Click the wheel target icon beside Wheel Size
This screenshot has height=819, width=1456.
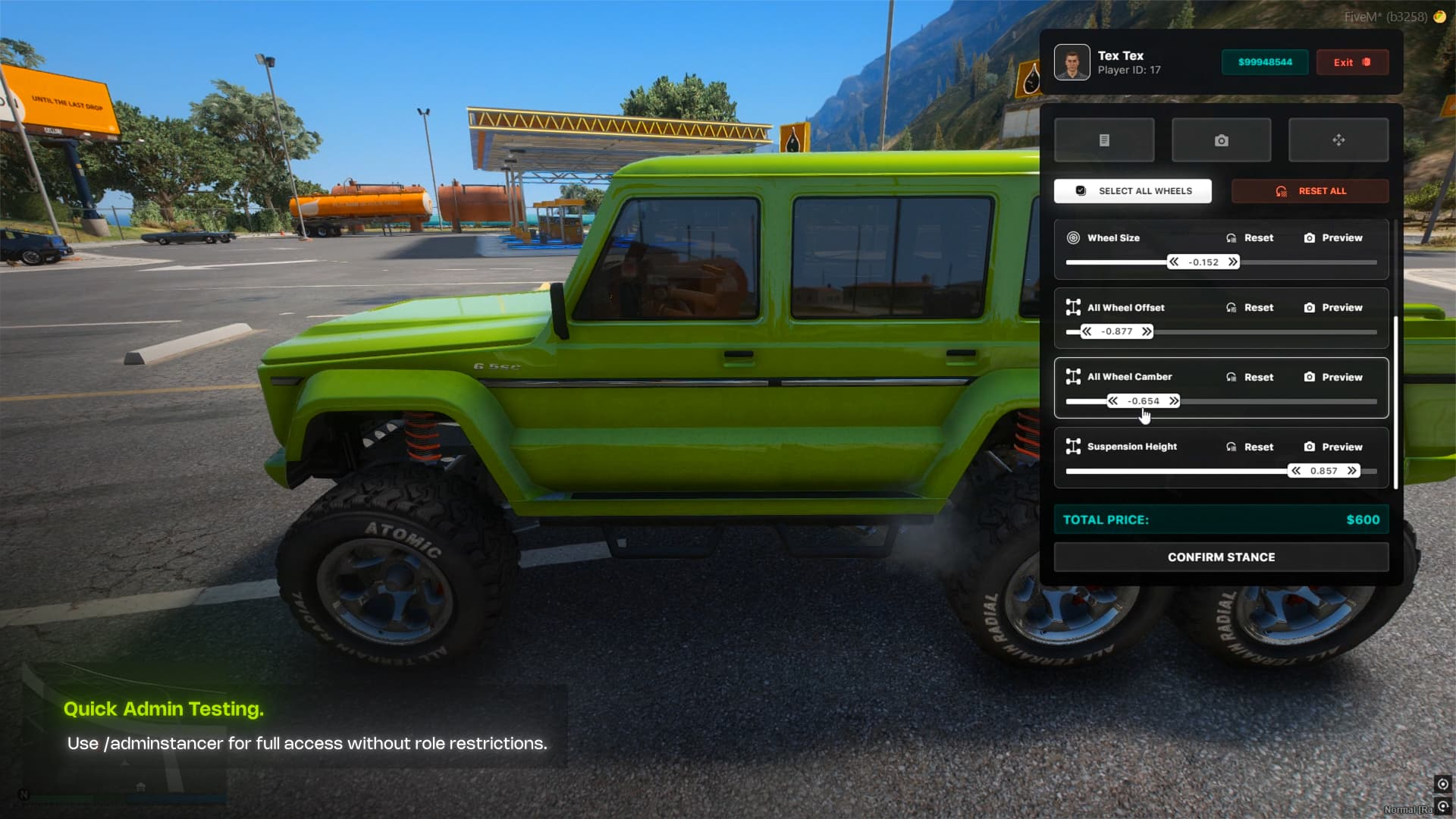[x=1072, y=237]
